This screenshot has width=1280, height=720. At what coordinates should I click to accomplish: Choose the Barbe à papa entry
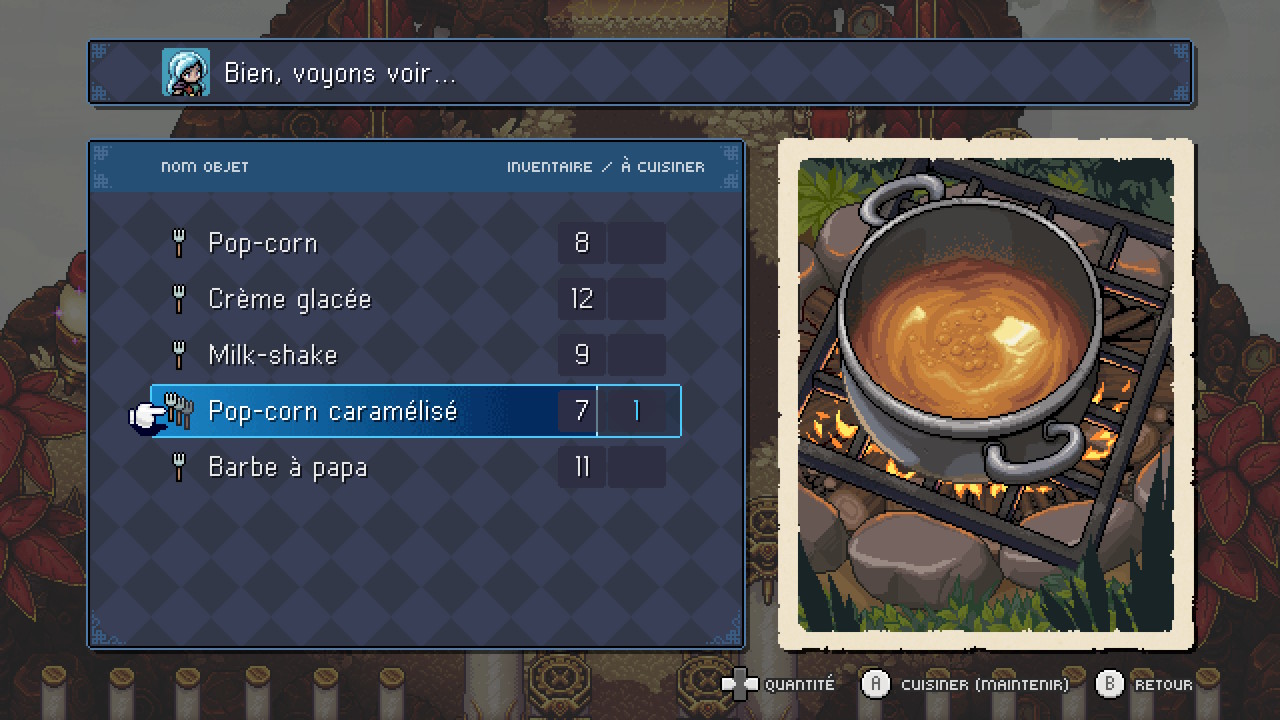[x=288, y=467]
